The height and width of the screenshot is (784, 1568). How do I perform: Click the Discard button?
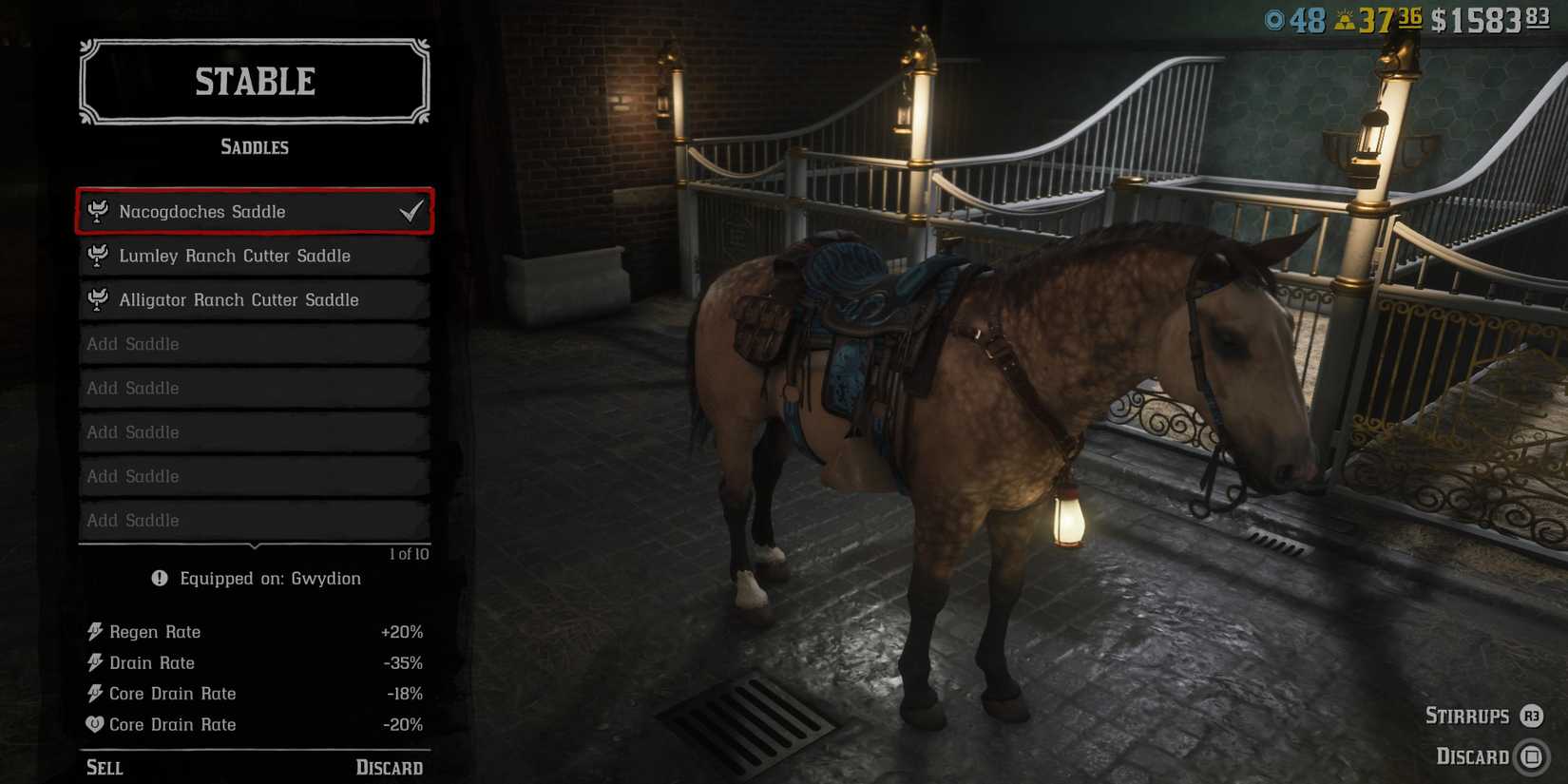[390, 767]
